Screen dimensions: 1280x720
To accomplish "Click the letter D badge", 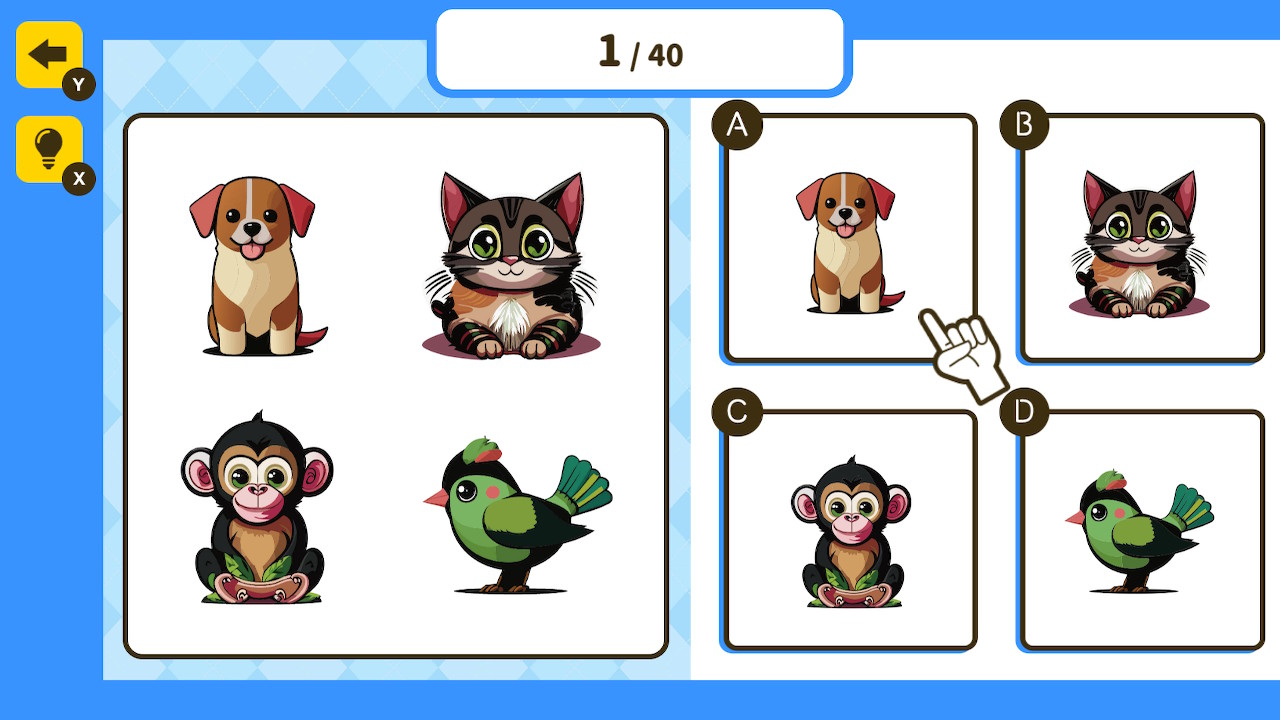I will [x=1023, y=410].
